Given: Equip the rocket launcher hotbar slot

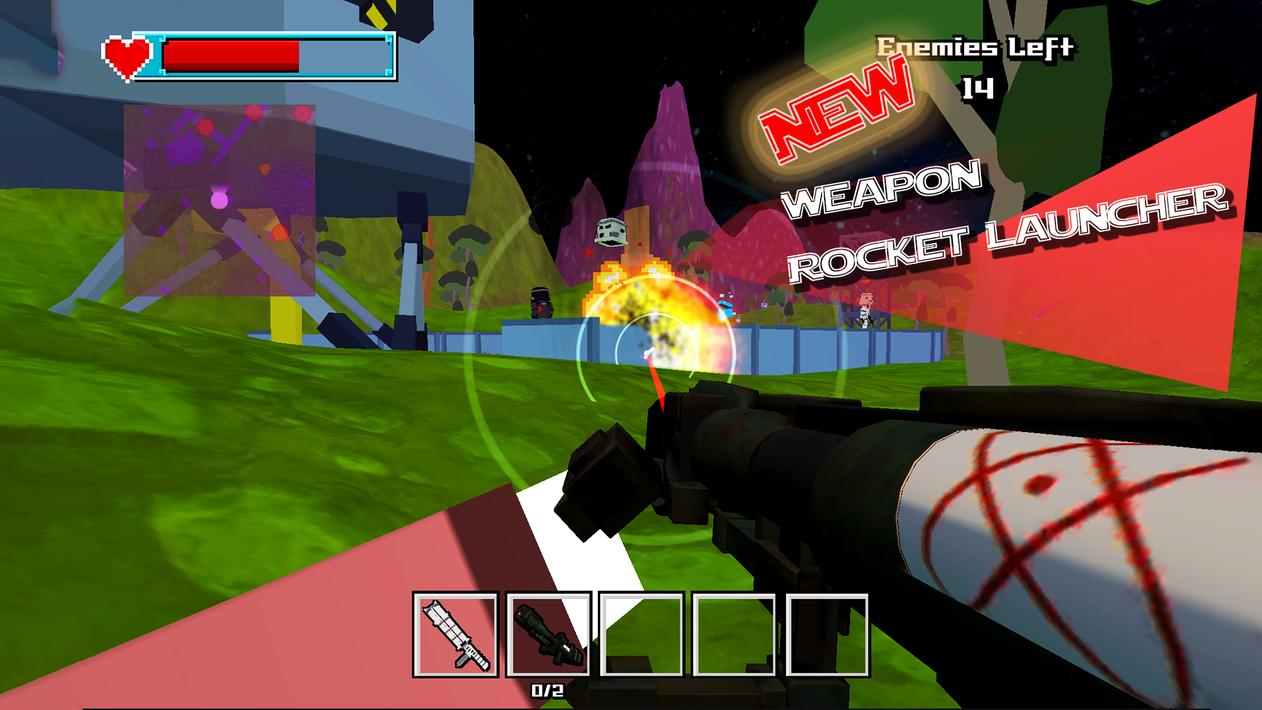Looking at the screenshot, I should pyautogui.click(x=548, y=634).
